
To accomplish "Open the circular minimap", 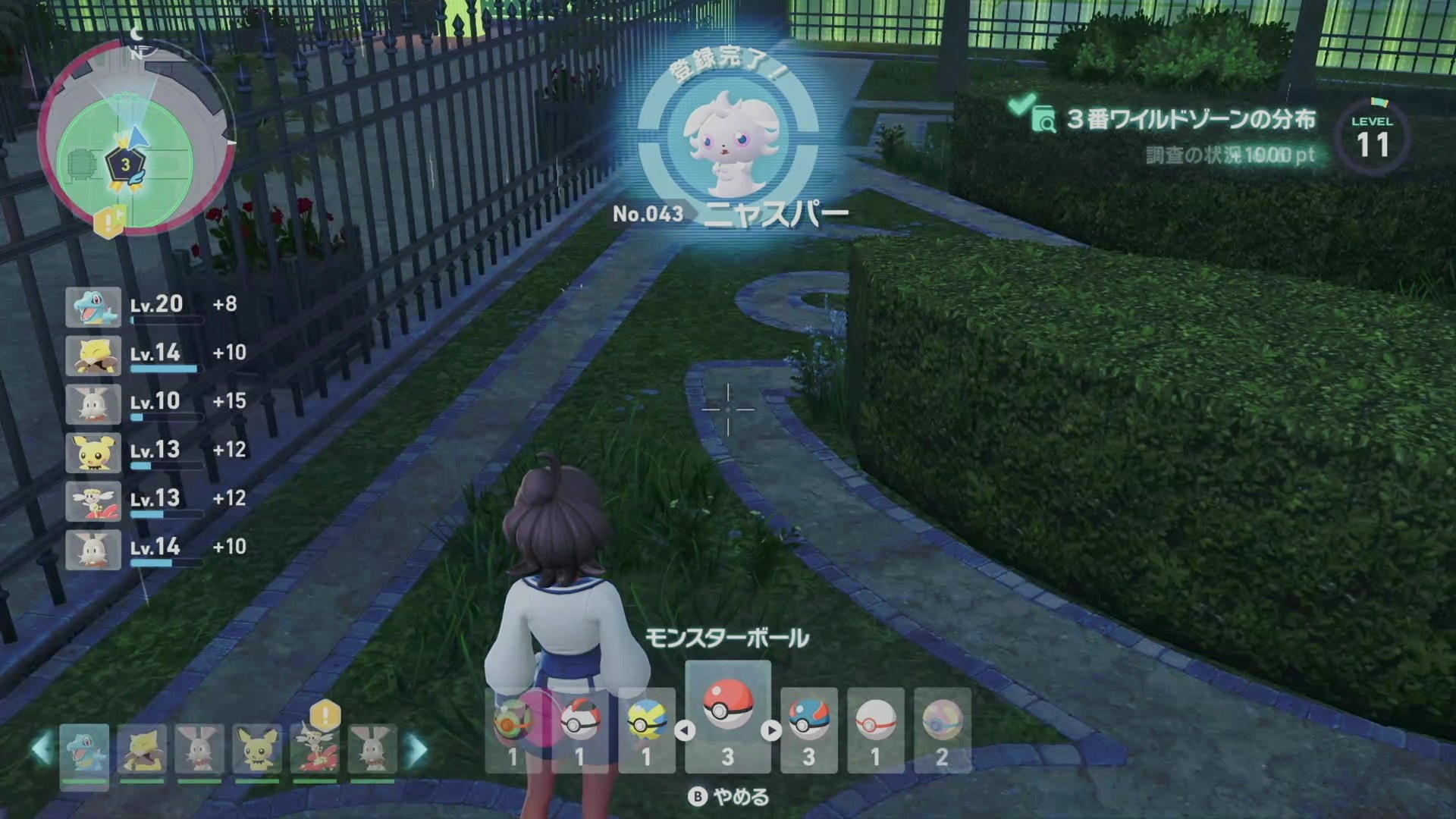I will [x=135, y=136].
